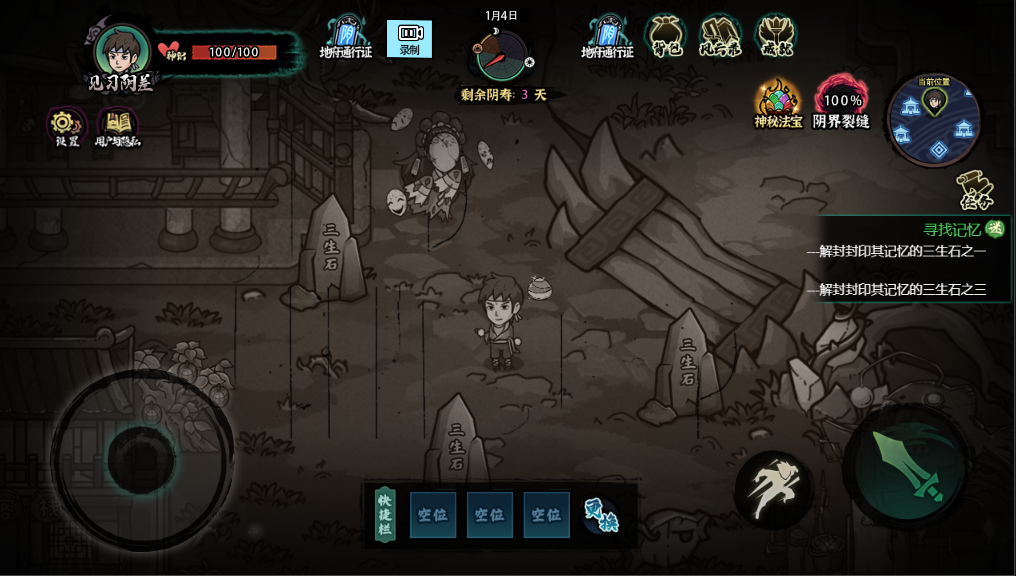Click the 更换 swap button on the quickbar

click(x=601, y=514)
